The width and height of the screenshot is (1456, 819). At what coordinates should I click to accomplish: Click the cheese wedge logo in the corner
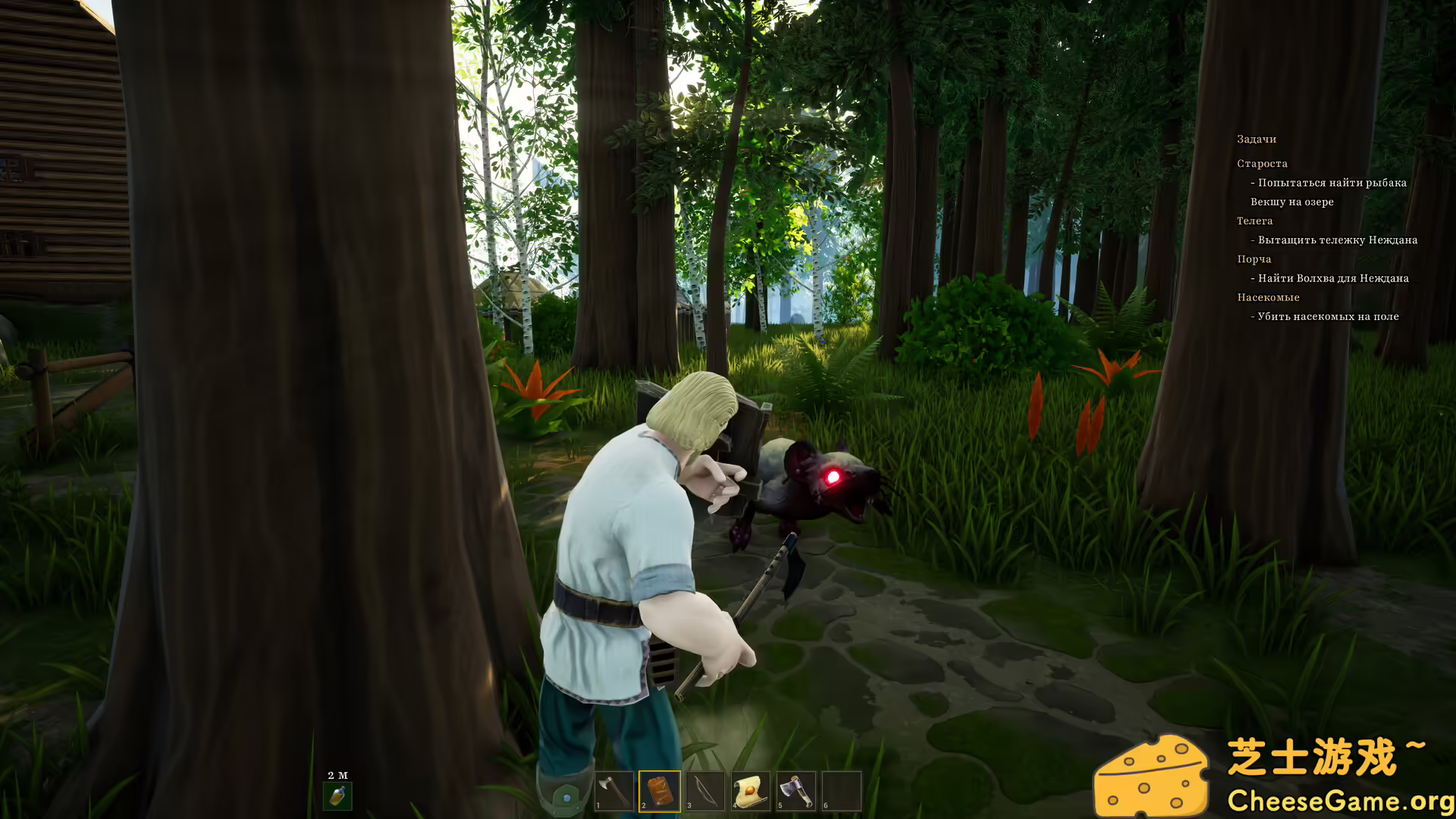(1153, 775)
